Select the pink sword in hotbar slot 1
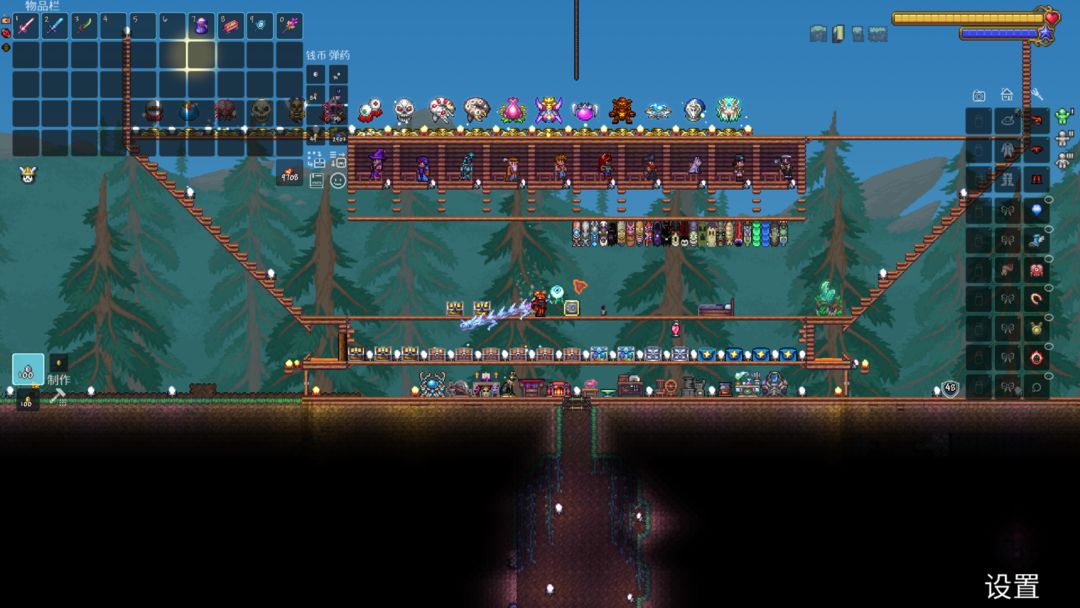 point(26,26)
